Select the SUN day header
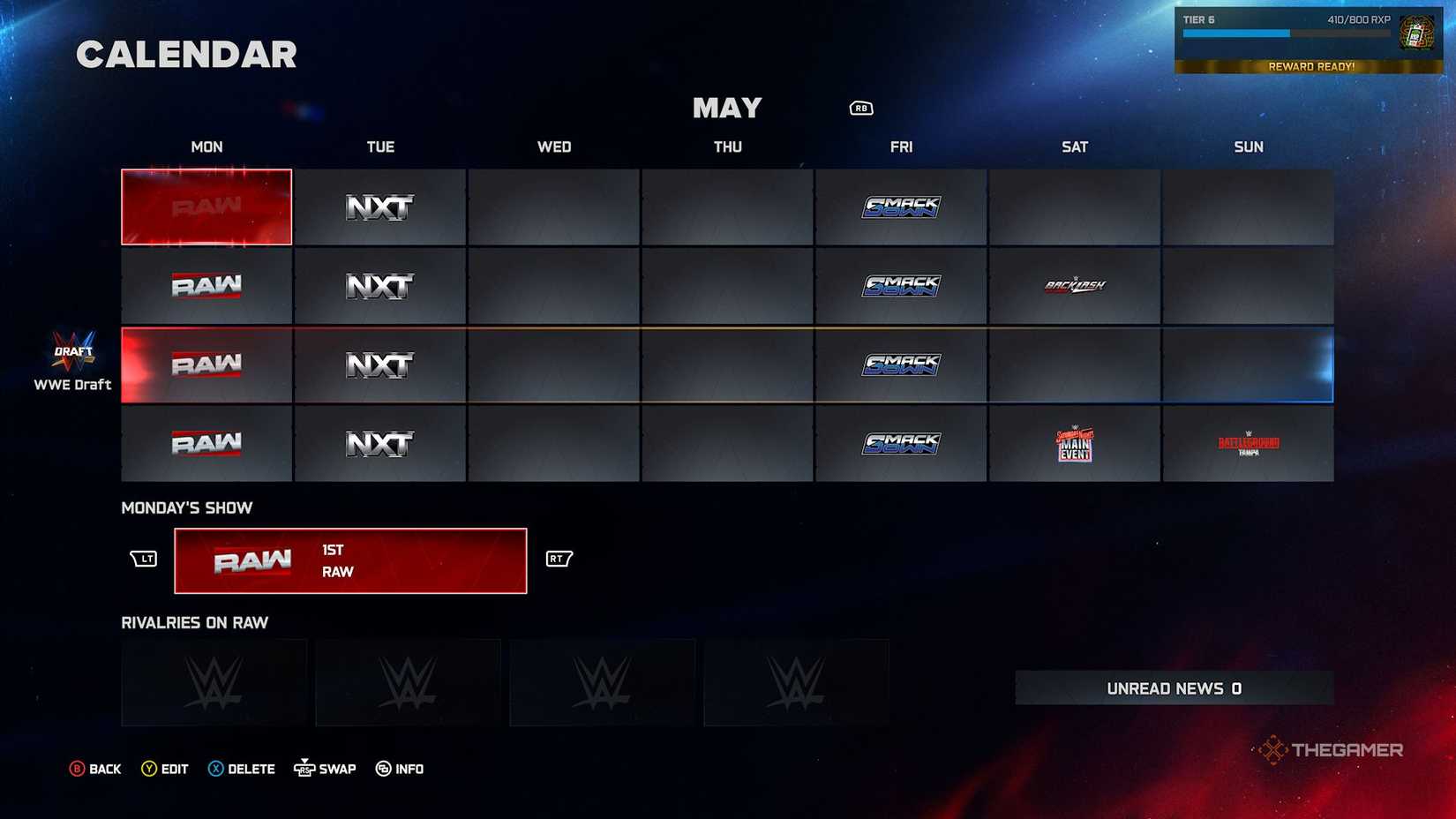Screen dimensions: 1456x819 [1248, 147]
